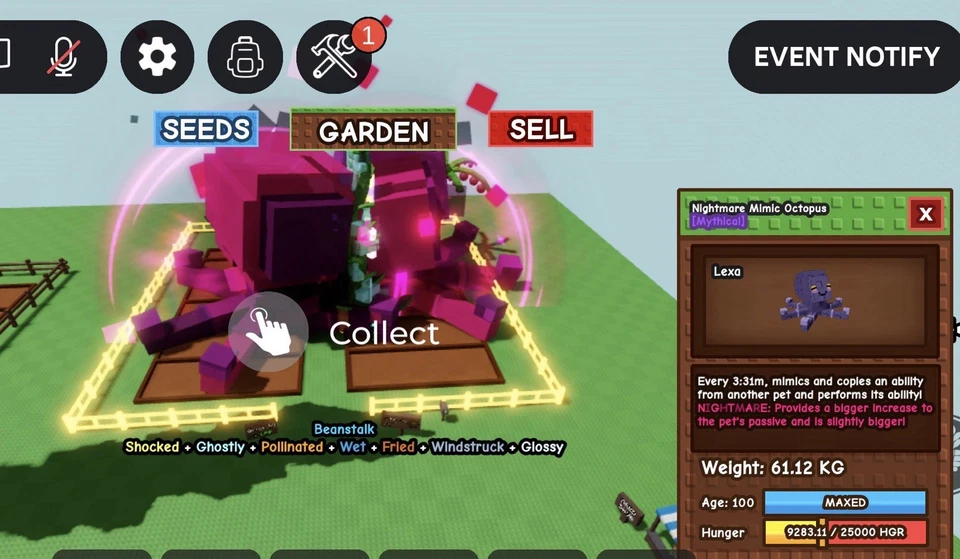
Task: Toggle the muted microphone icon
Action: [63, 56]
